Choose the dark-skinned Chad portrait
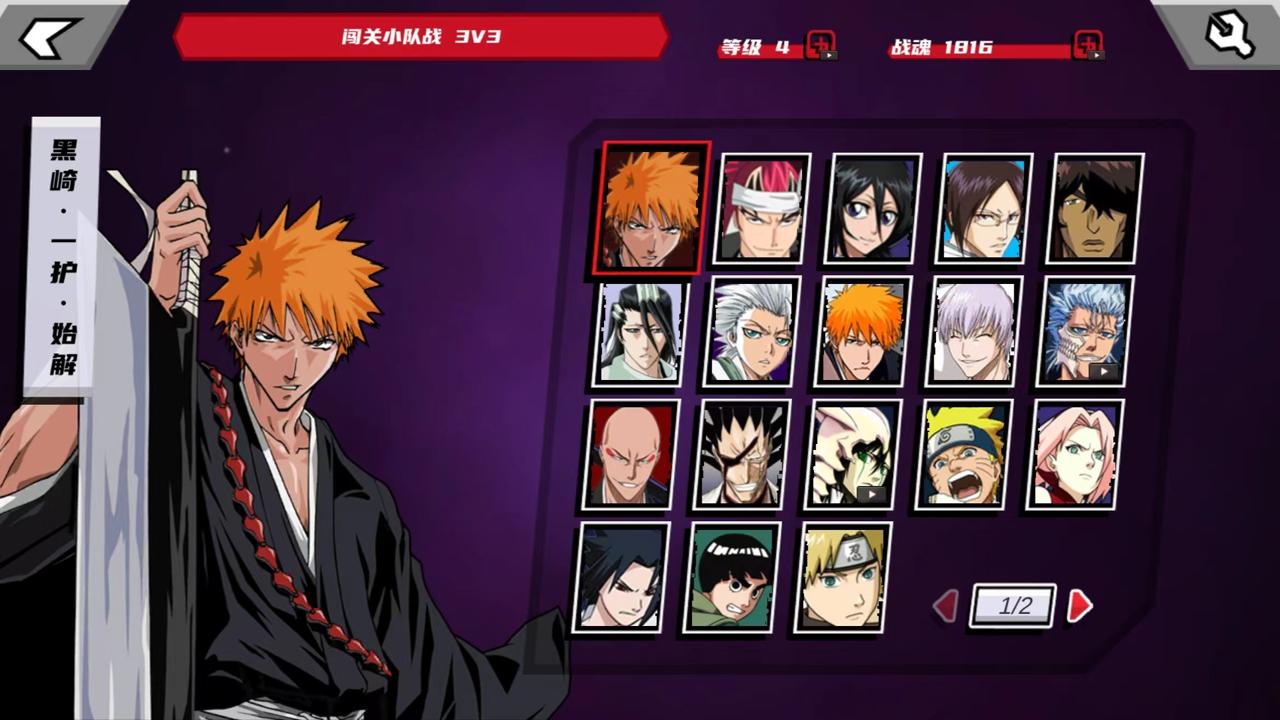 click(x=1095, y=208)
